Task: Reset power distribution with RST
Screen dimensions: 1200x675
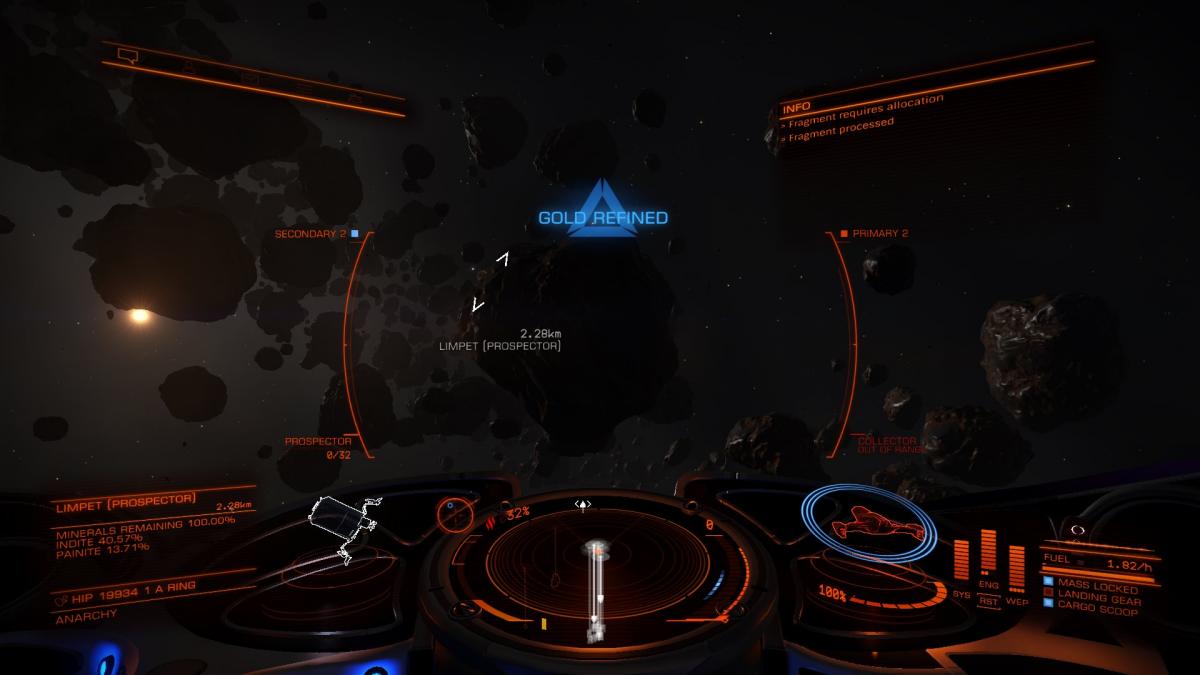Action: [x=989, y=601]
